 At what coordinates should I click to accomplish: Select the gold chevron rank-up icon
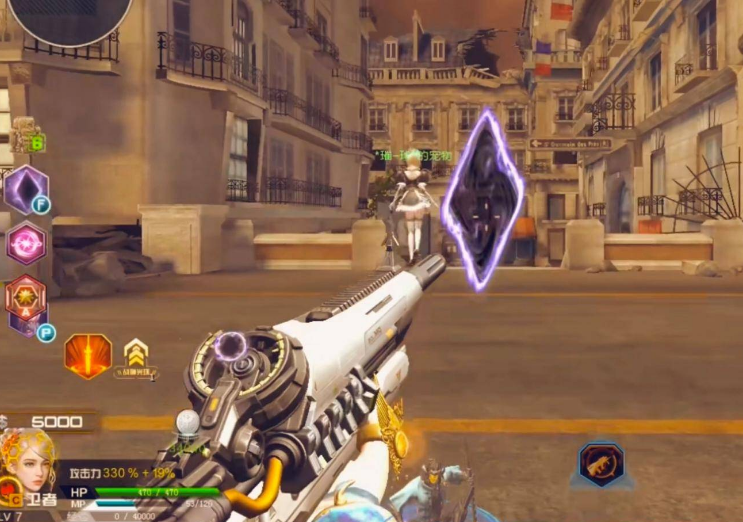coord(137,352)
